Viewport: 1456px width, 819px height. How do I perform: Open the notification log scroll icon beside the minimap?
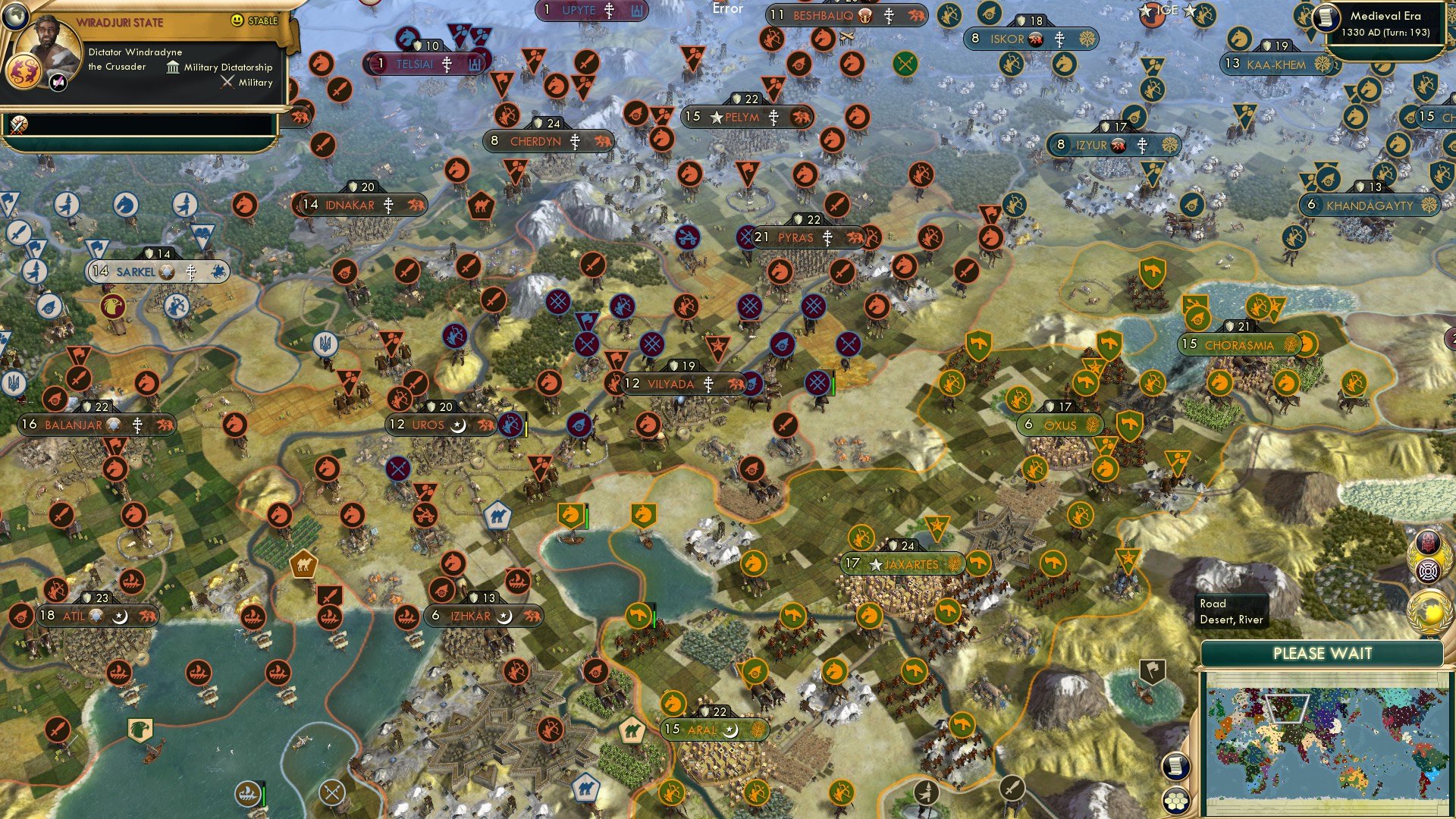1175,767
